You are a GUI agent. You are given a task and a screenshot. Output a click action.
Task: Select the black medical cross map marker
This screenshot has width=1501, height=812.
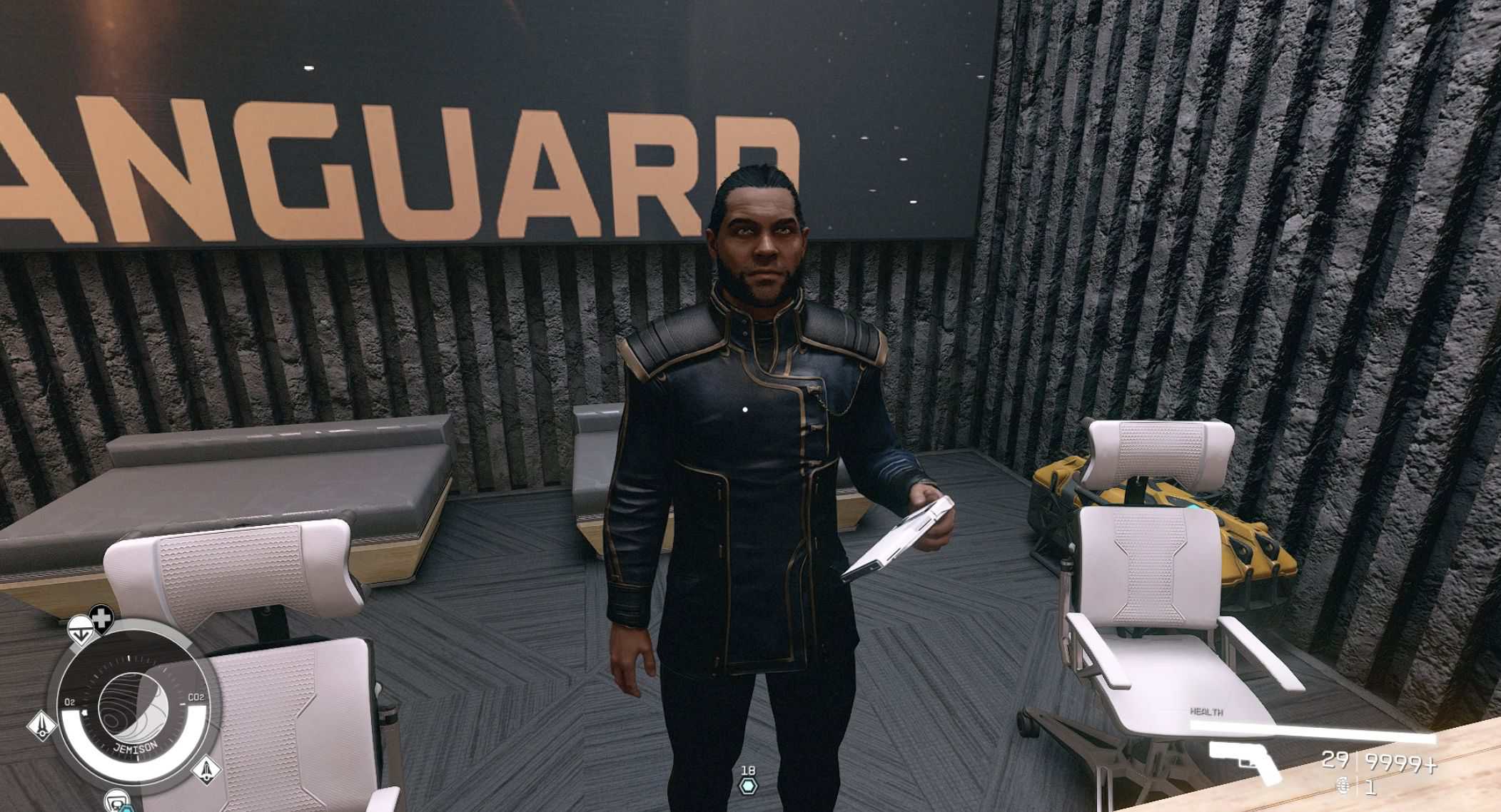tap(102, 618)
